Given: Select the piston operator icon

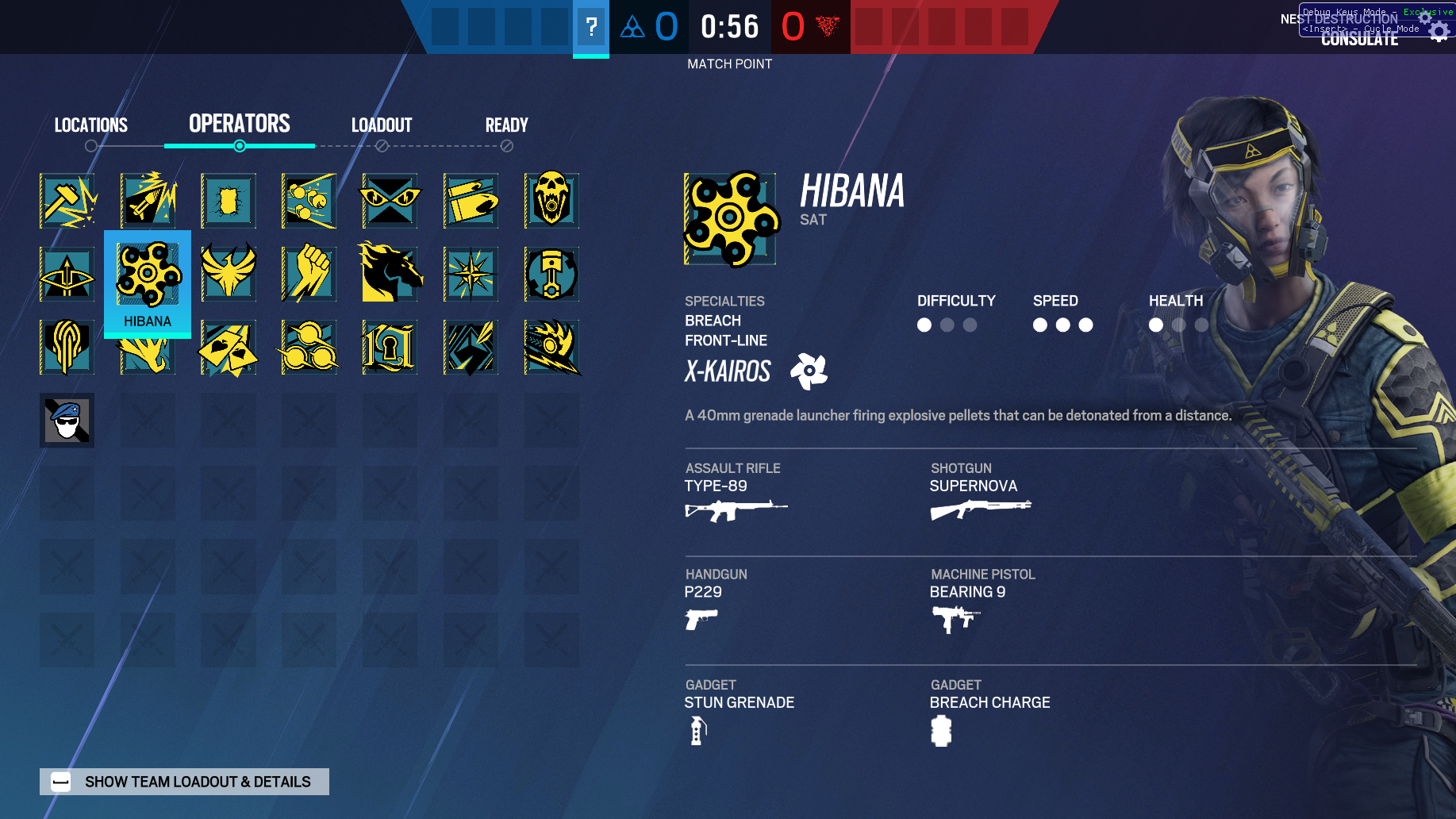Looking at the screenshot, I should point(551,275).
